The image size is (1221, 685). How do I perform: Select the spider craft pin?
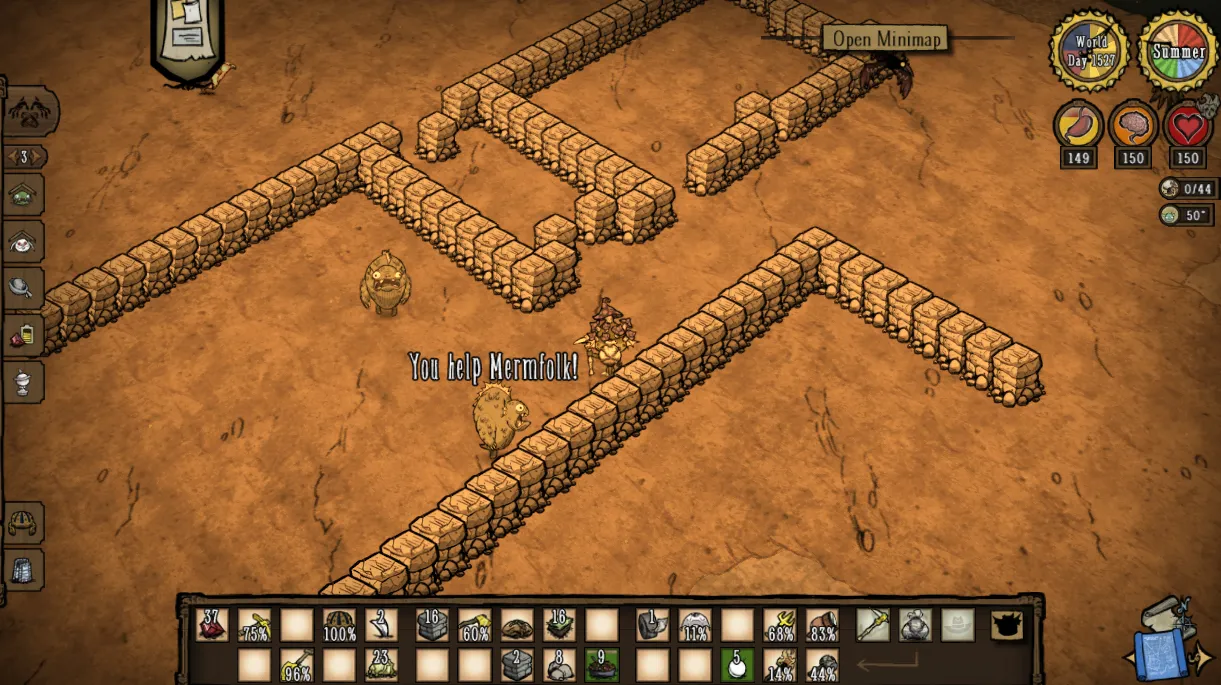[23, 241]
